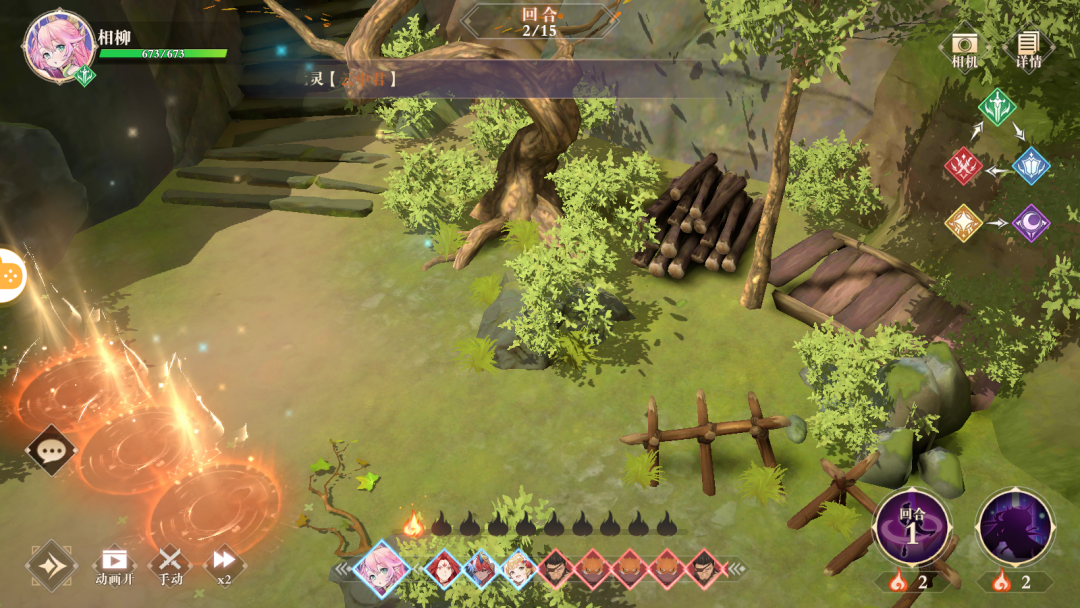Open the 详情 details panel

click(1028, 46)
